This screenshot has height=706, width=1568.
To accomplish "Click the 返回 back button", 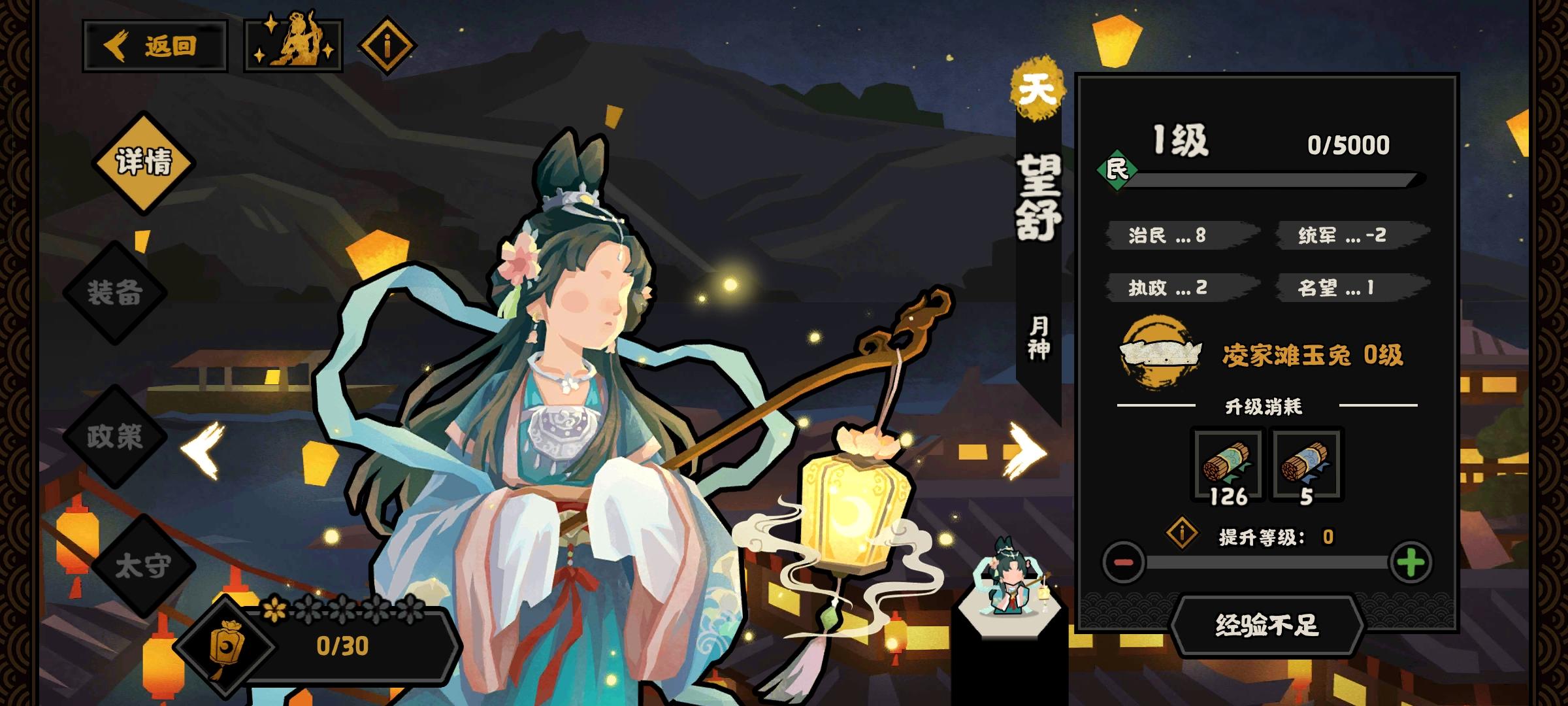I will click(154, 46).
